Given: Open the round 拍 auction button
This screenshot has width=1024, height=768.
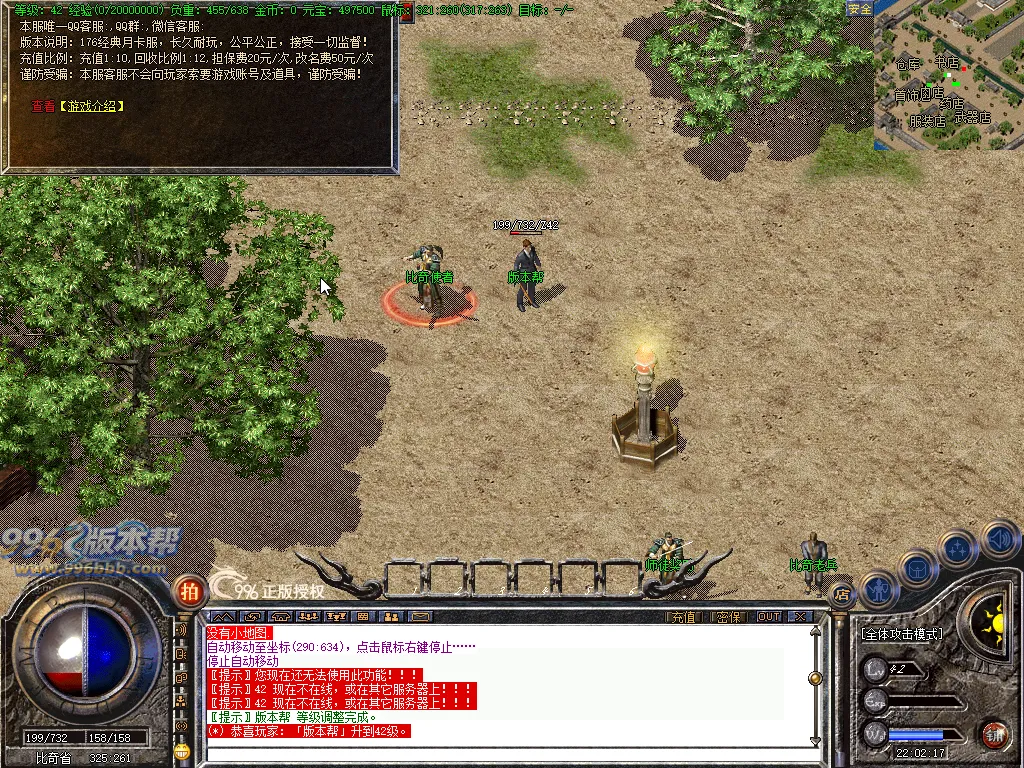Looking at the screenshot, I should tap(188, 590).
